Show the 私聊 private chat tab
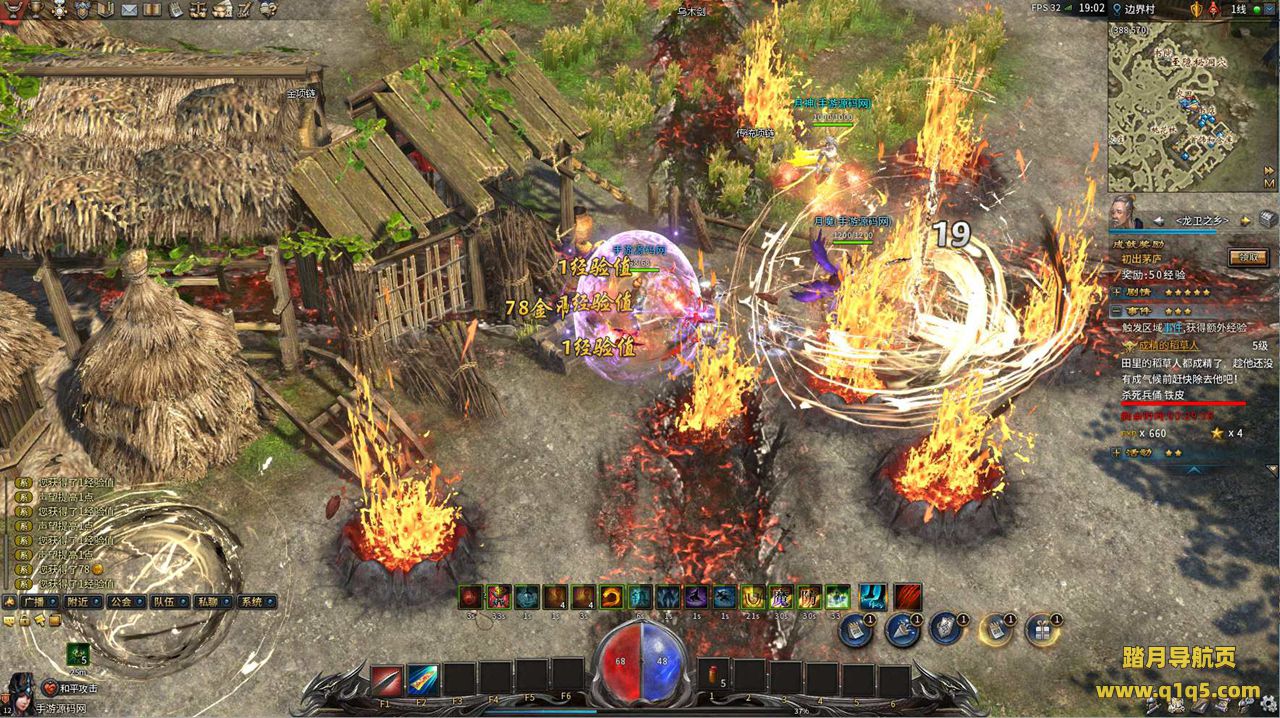 click(208, 602)
